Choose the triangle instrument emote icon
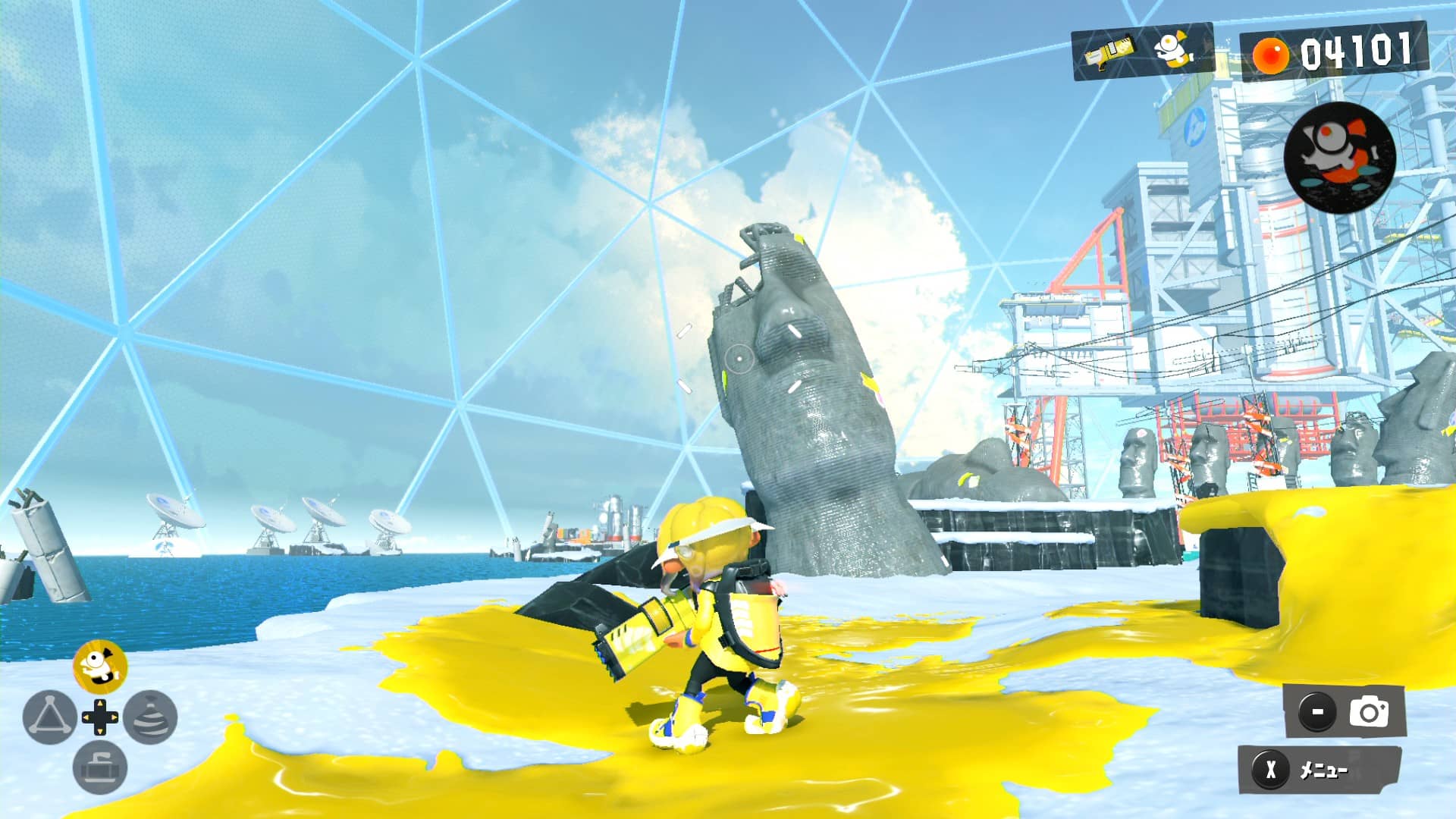This screenshot has height=819, width=1456. click(x=49, y=717)
